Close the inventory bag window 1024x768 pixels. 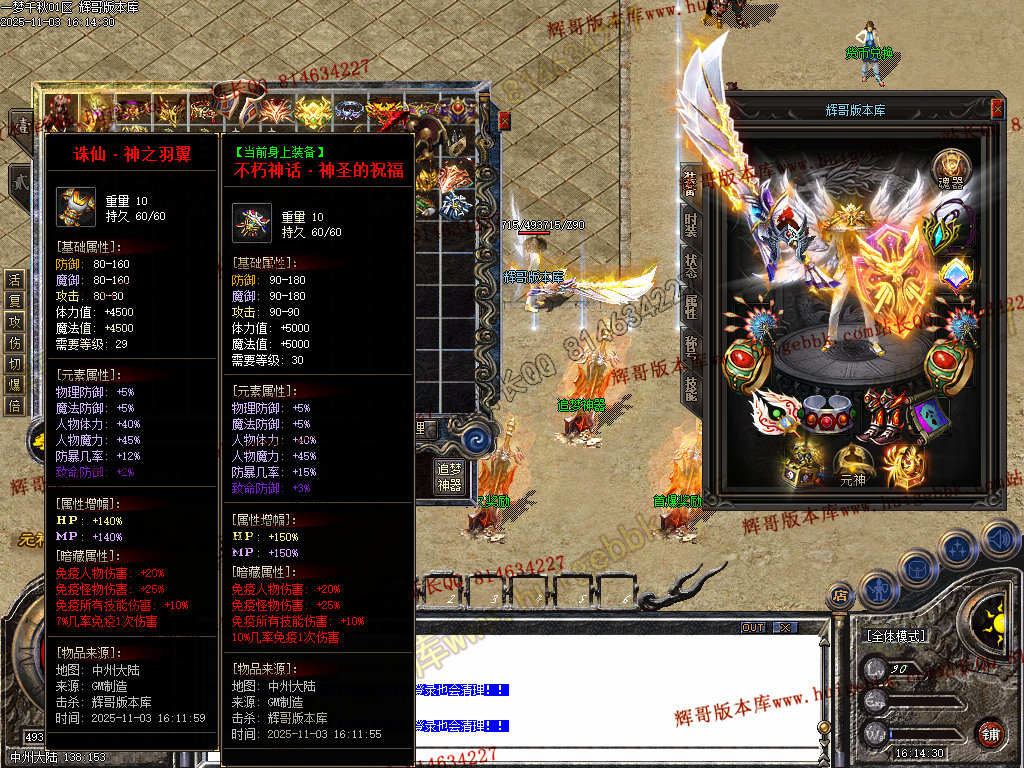coord(504,121)
